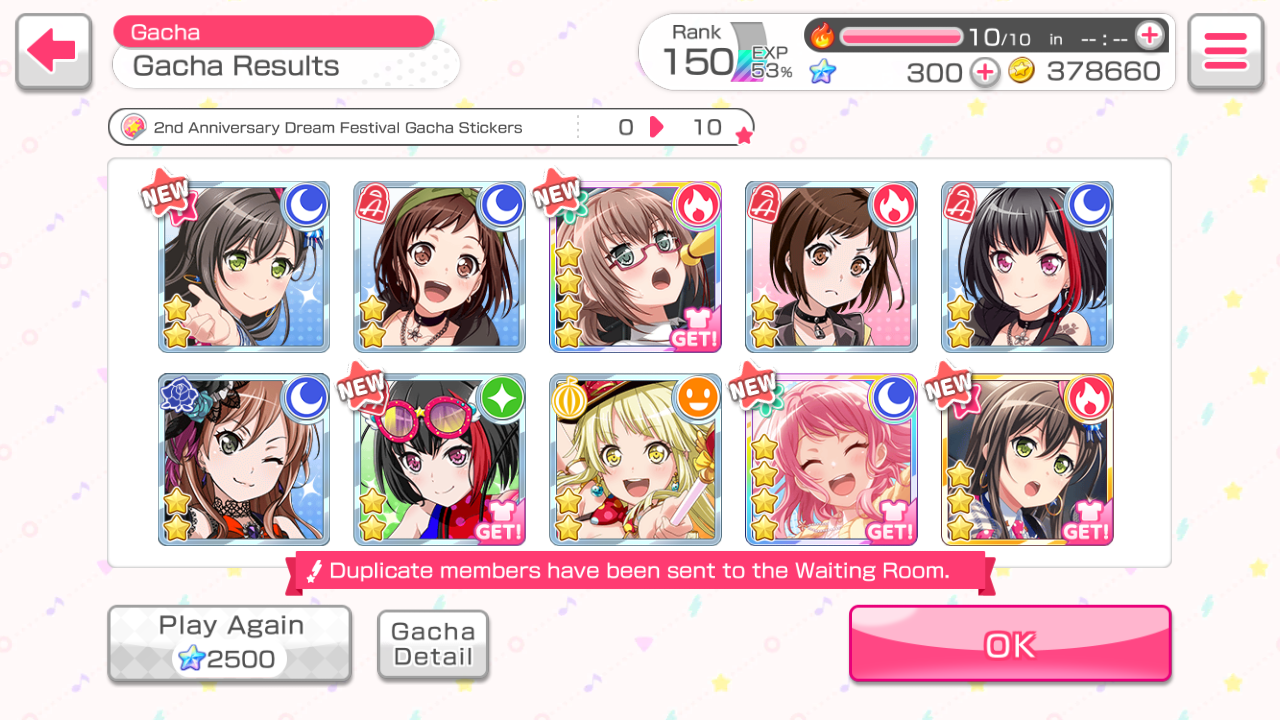View the four-star glasses girl card
Screen dimensions: 1280x720
click(x=635, y=267)
